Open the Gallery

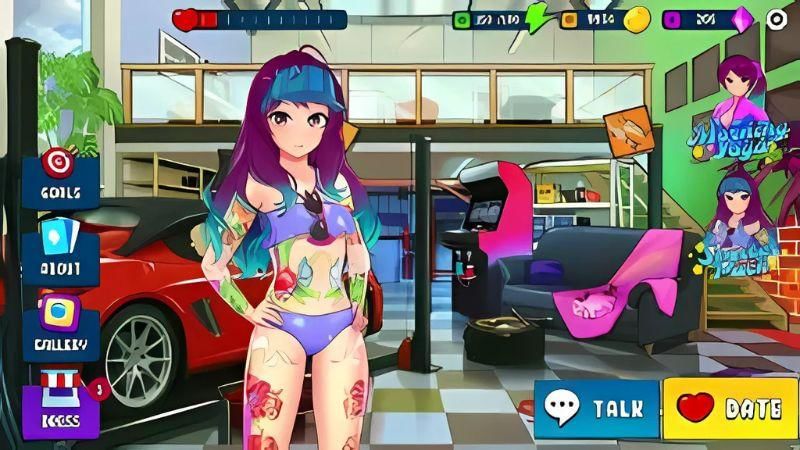point(60,325)
